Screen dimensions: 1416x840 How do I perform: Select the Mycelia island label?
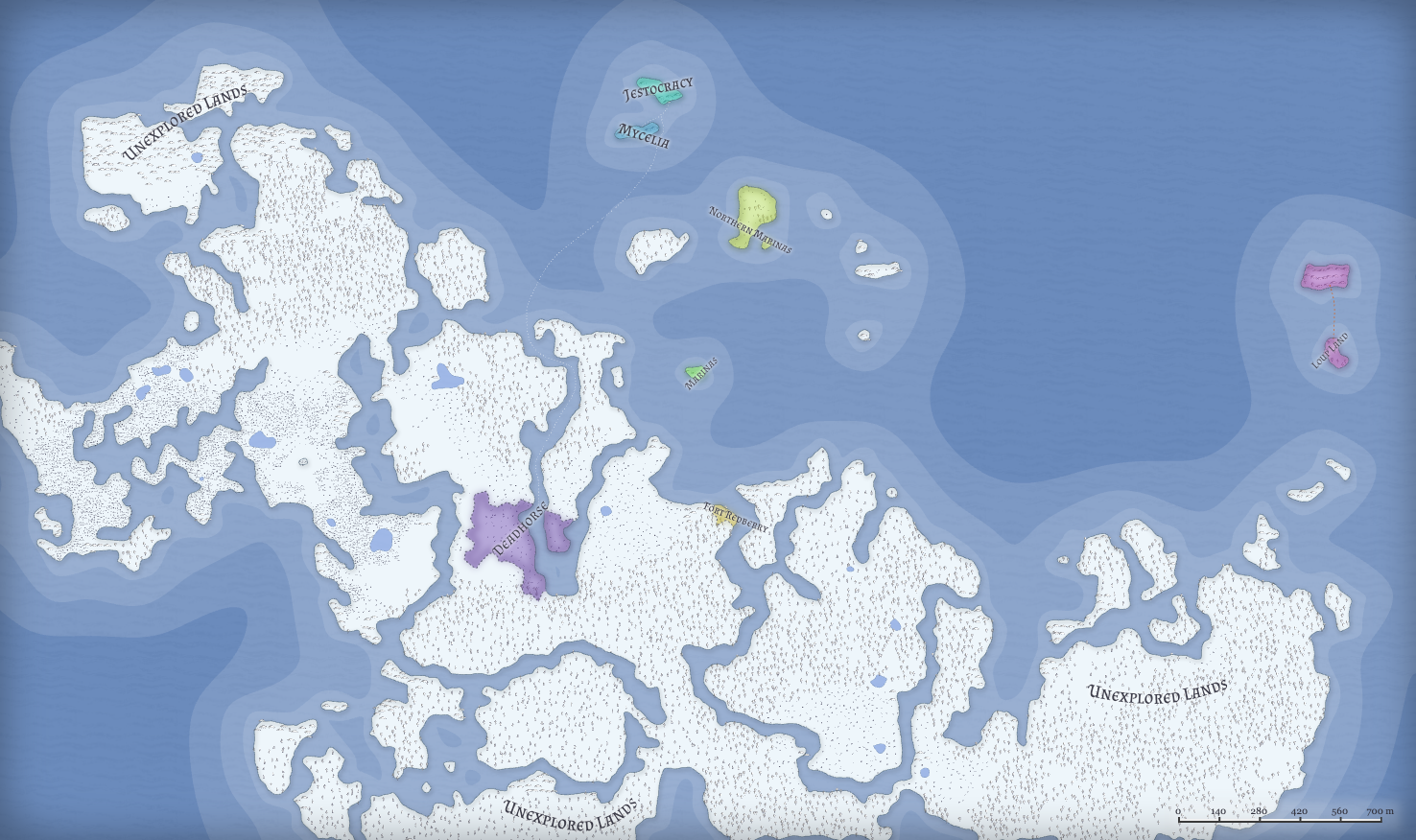pos(643,136)
